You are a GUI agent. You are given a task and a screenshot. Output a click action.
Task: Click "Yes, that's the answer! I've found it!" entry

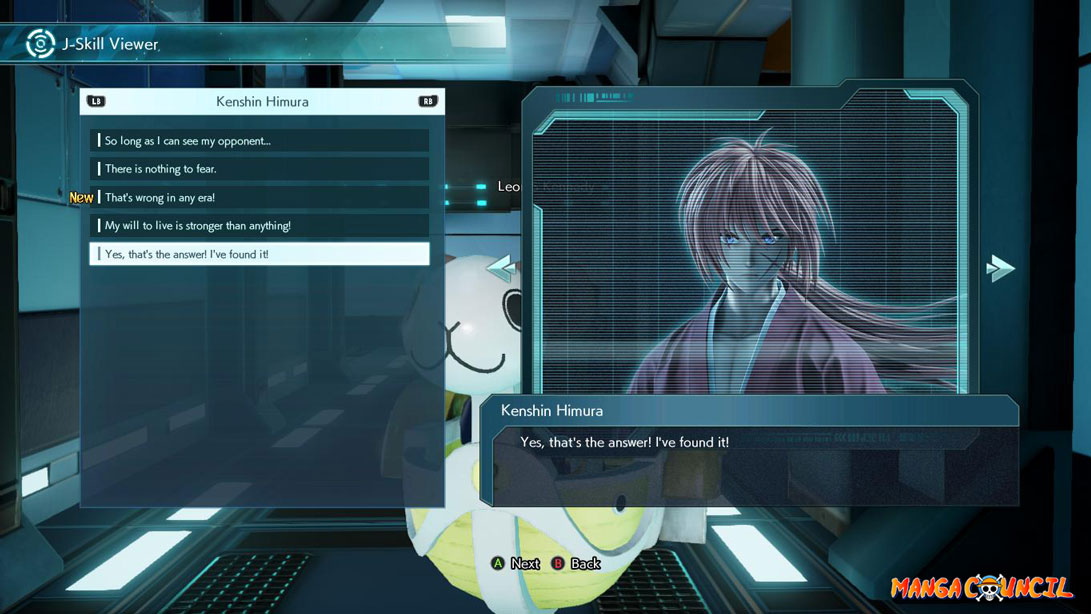click(x=259, y=254)
